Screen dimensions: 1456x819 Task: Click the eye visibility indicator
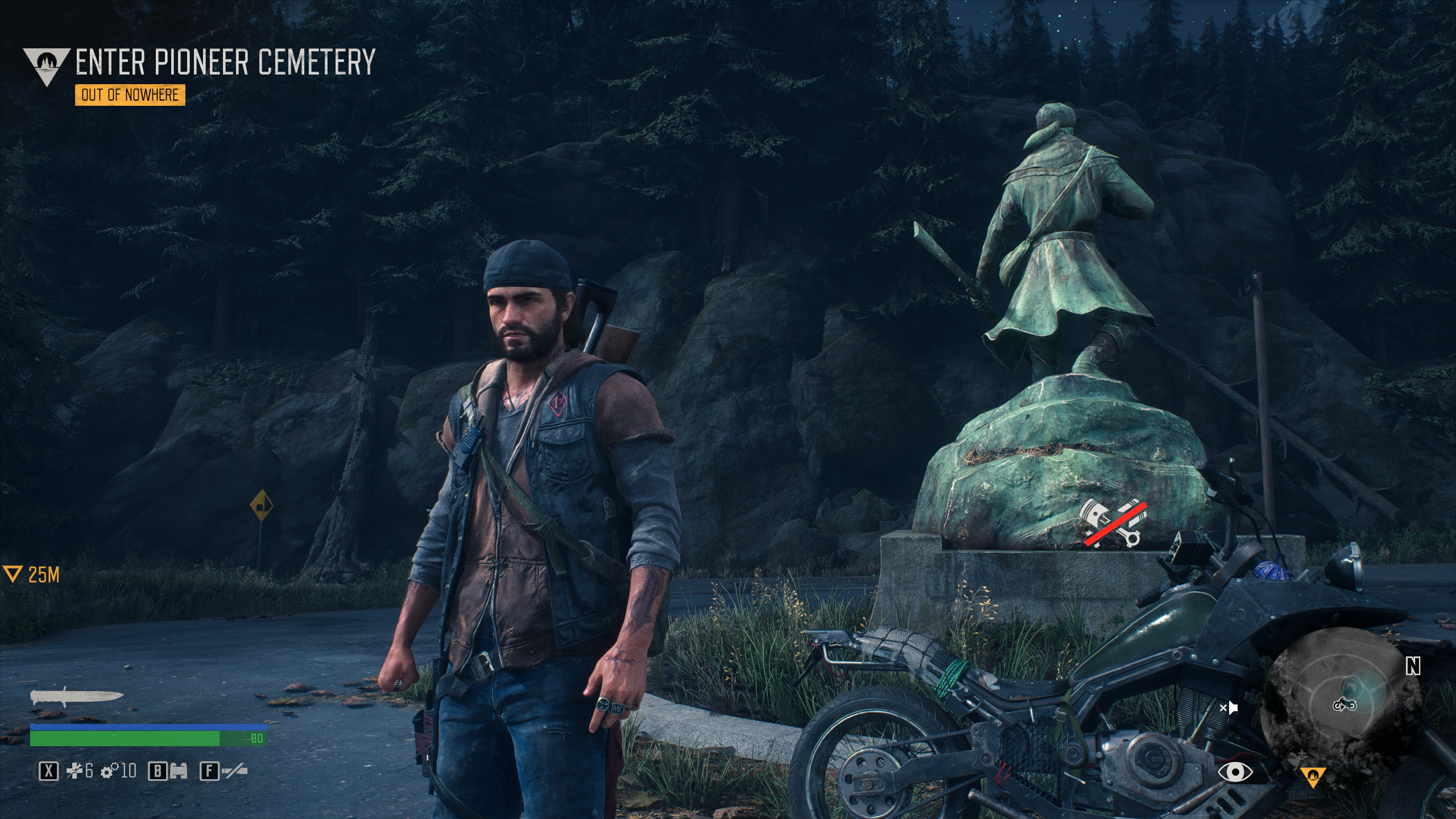[1235, 772]
